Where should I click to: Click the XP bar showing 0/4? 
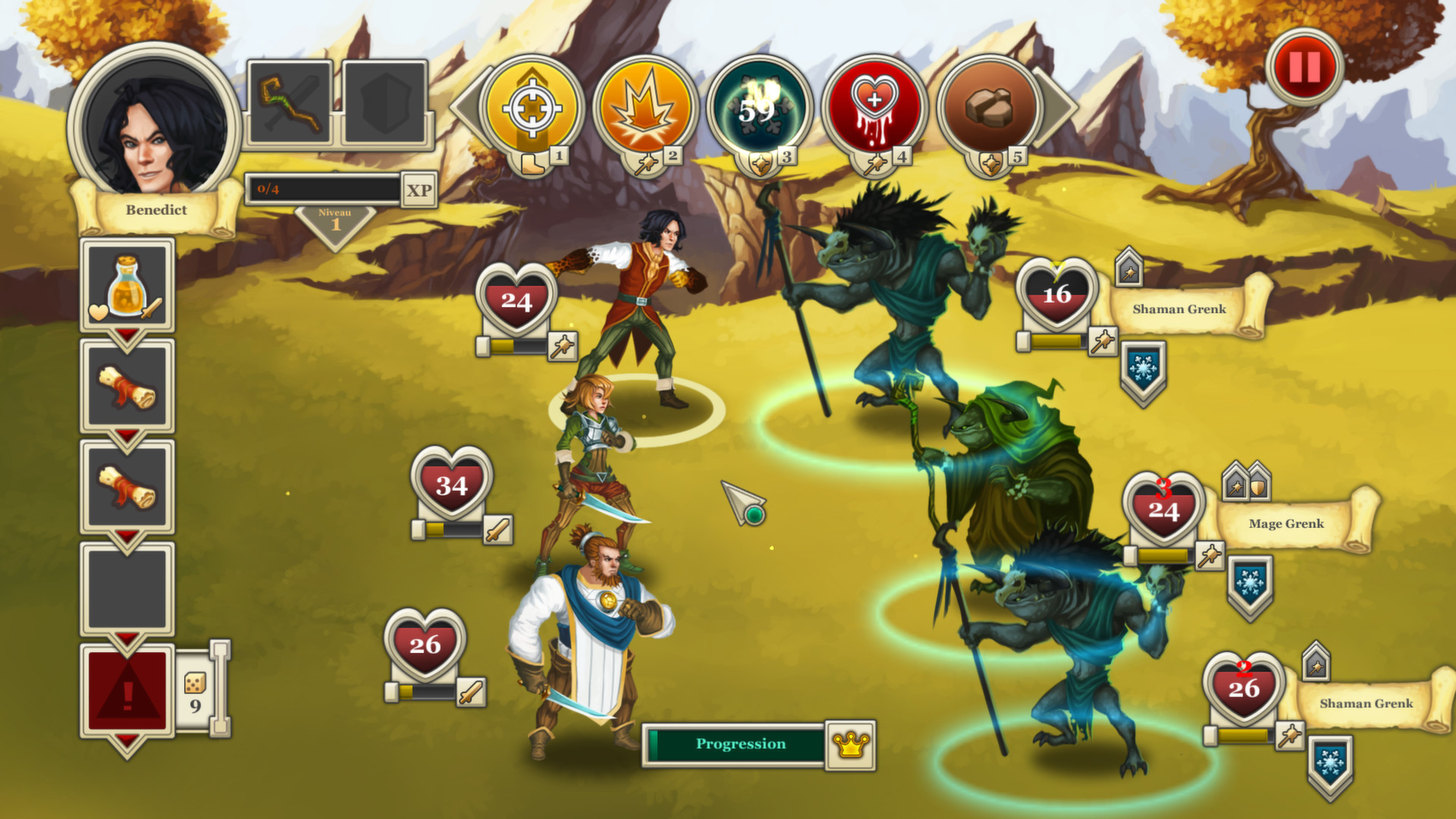[x=322, y=188]
